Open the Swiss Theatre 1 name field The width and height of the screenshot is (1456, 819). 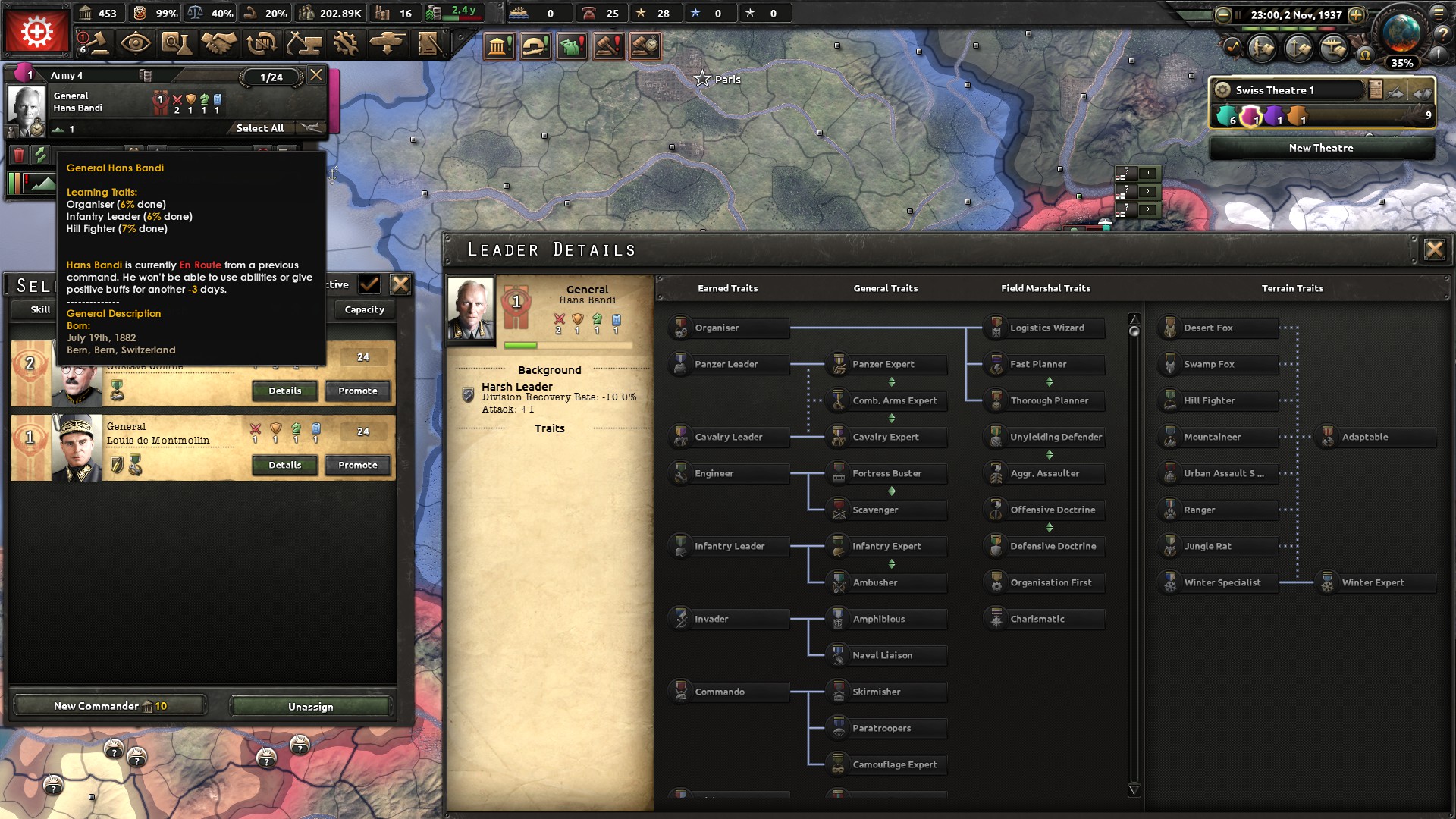[x=1298, y=89]
